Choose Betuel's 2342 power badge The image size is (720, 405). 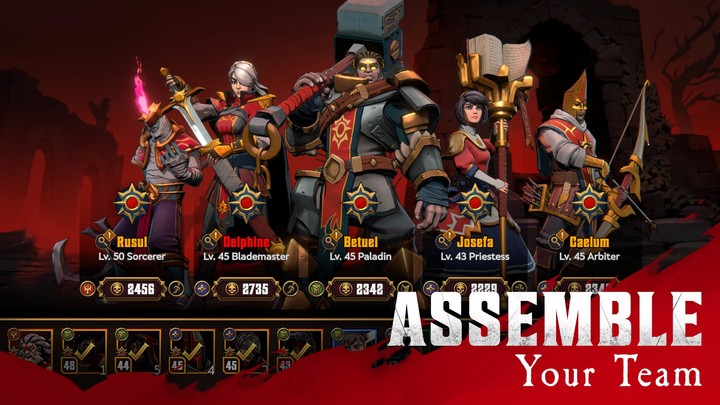(360, 289)
